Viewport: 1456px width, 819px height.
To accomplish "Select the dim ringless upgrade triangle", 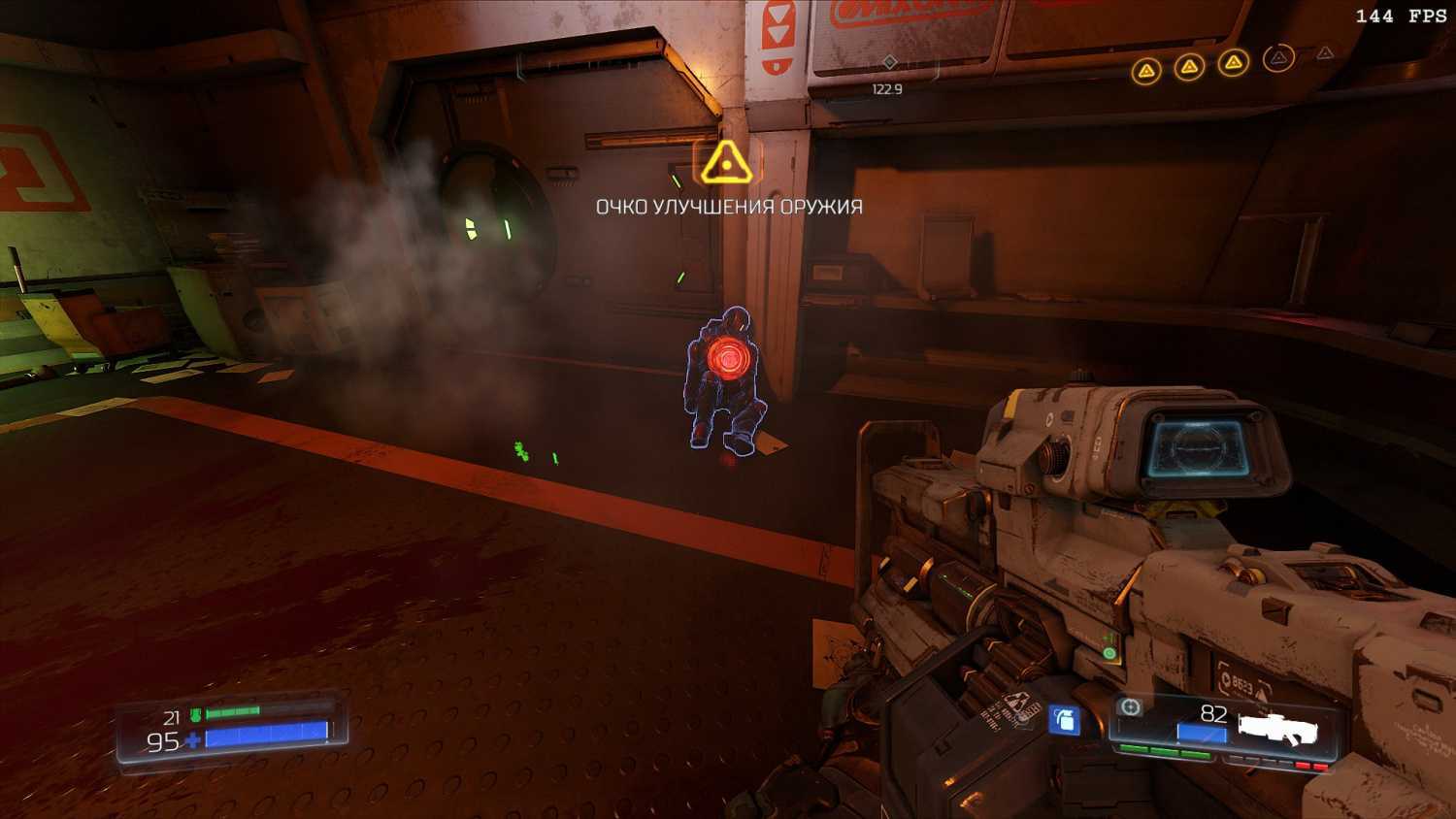I will tap(1325, 53).
